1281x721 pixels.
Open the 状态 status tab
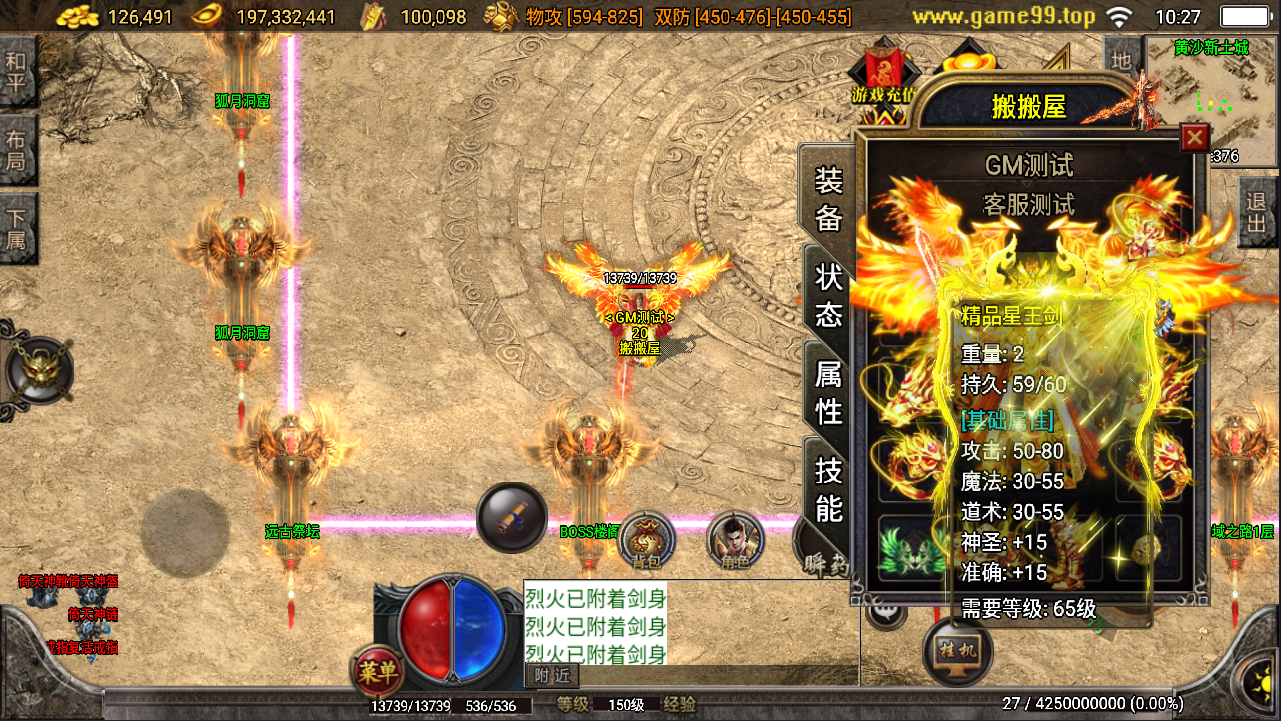(829, 296)
